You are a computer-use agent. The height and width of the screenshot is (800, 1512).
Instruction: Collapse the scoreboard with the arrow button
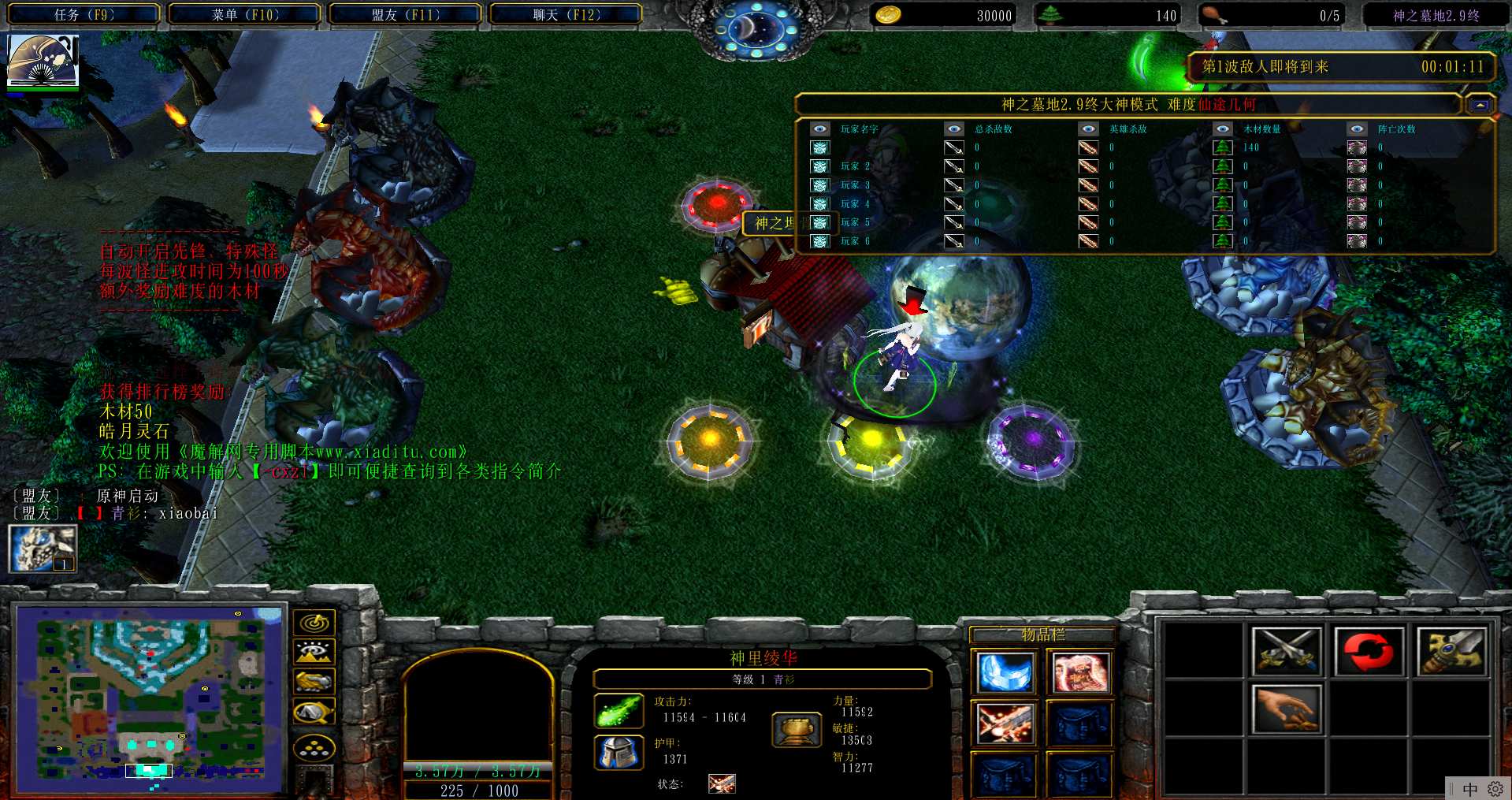[x=1480, y=105]
